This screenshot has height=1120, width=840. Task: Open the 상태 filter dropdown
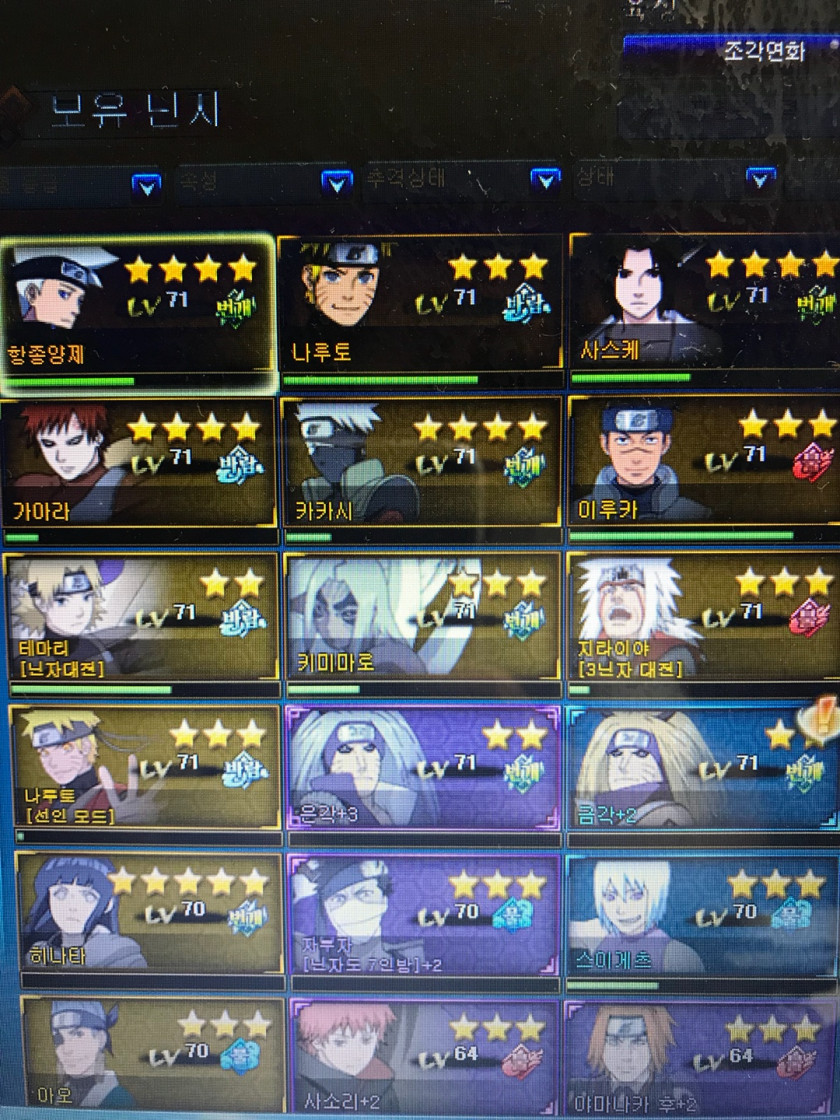pyautogui.click(x=760, y=181)
